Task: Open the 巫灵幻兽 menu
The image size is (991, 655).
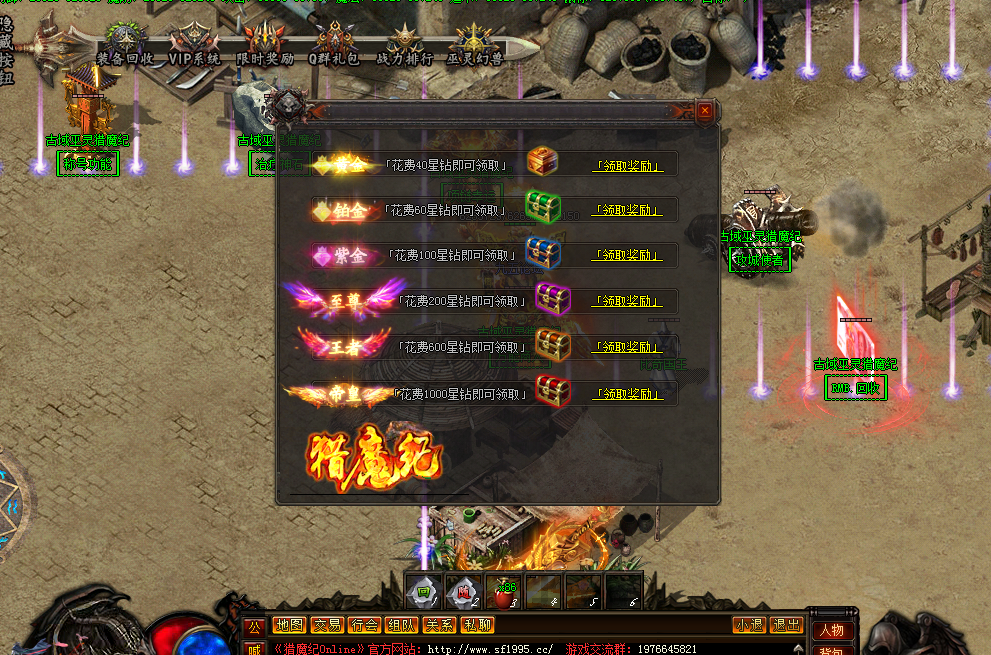Action: click(x=474, y=46)
